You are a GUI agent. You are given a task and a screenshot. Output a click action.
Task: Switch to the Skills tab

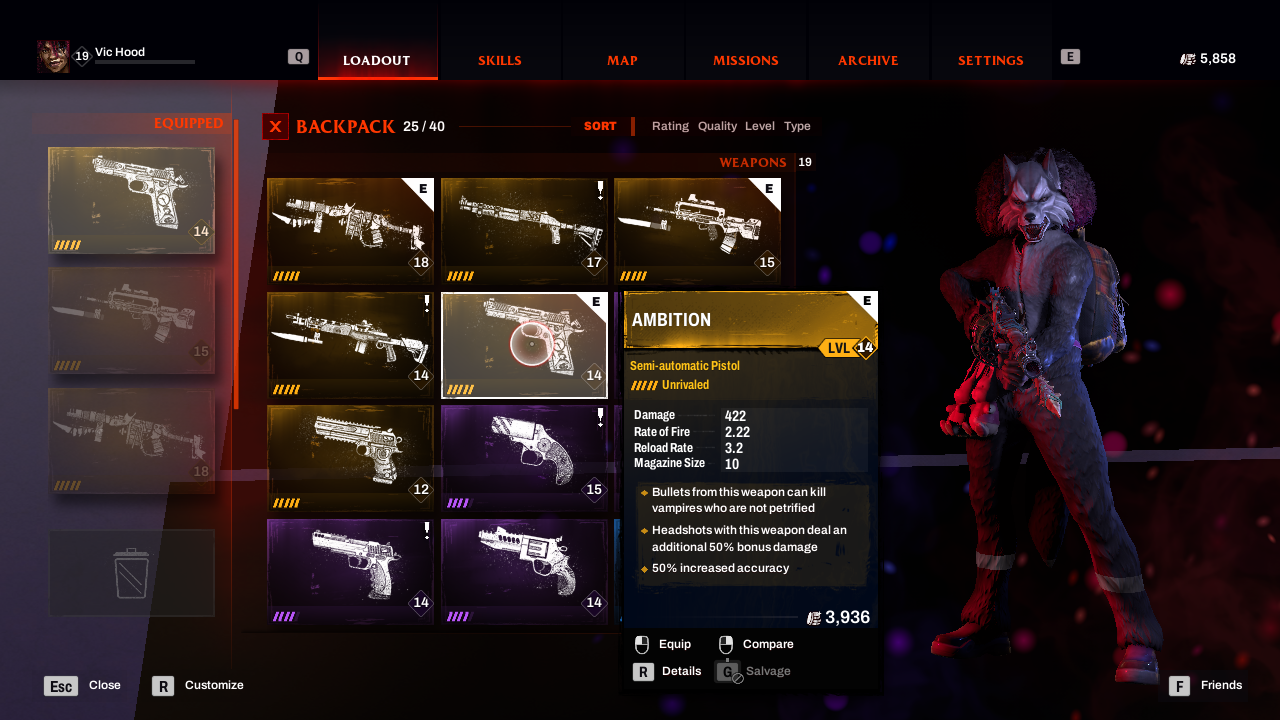[x=499, y=60]
